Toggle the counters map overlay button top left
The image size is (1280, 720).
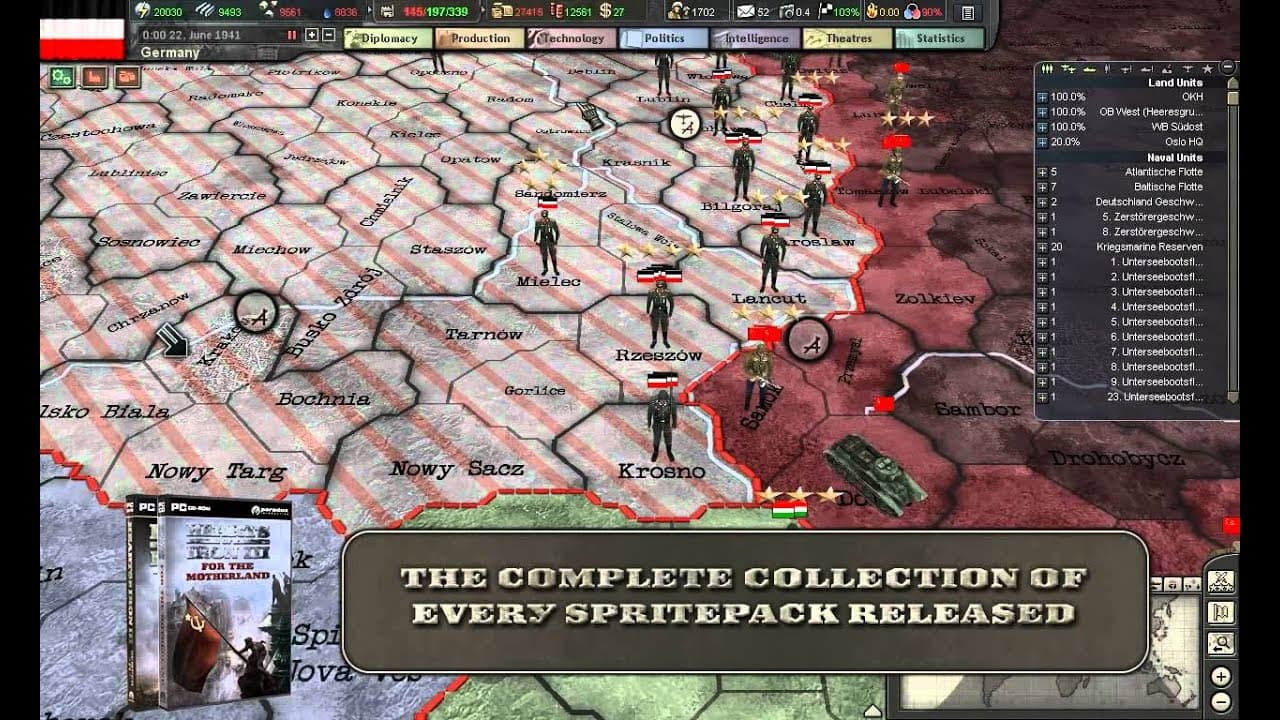pos(127,77)
